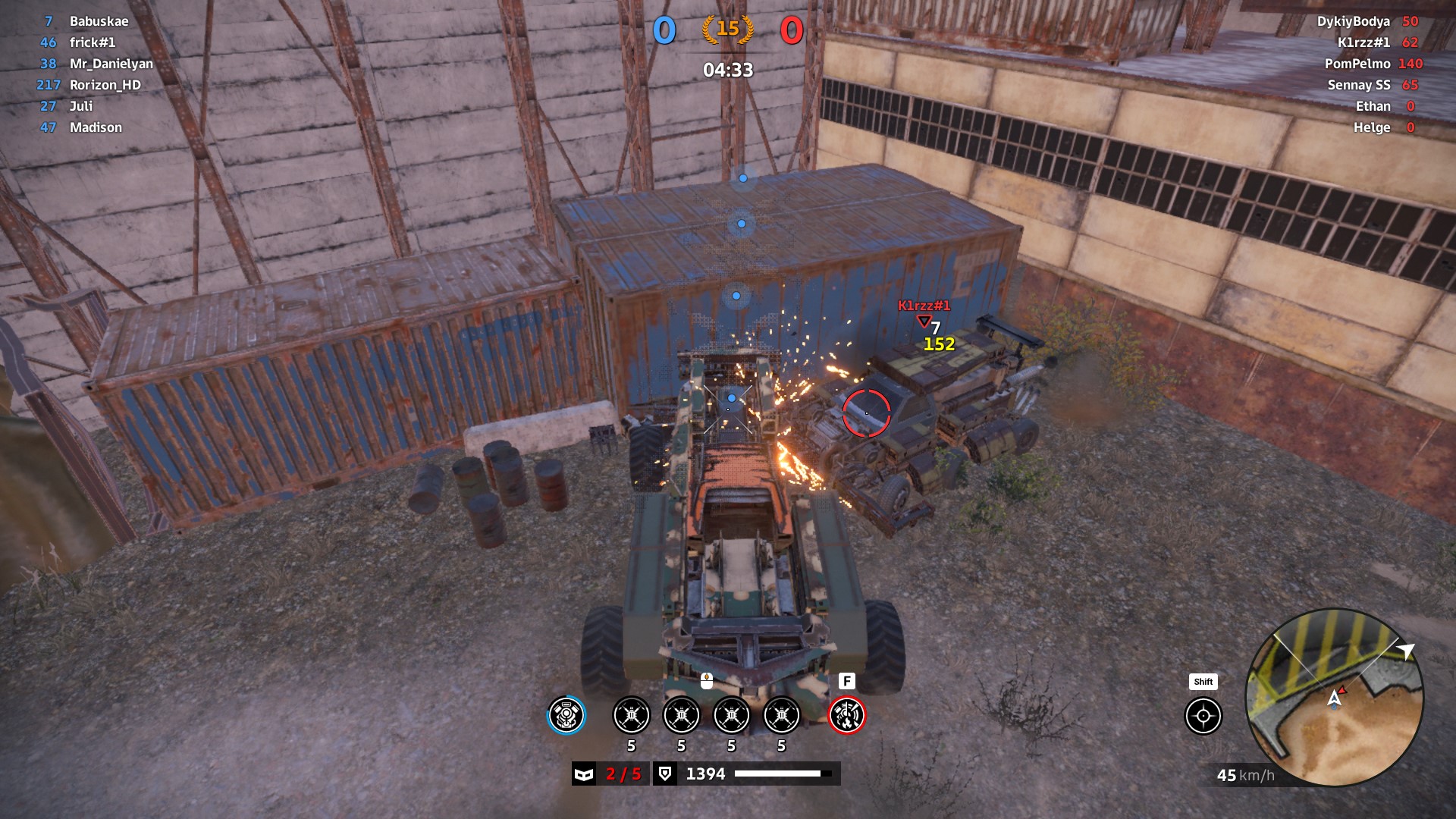1456x819 pixels.
Task: Select the white compass arrow on minimap edge
Action: pos(1407,651)
